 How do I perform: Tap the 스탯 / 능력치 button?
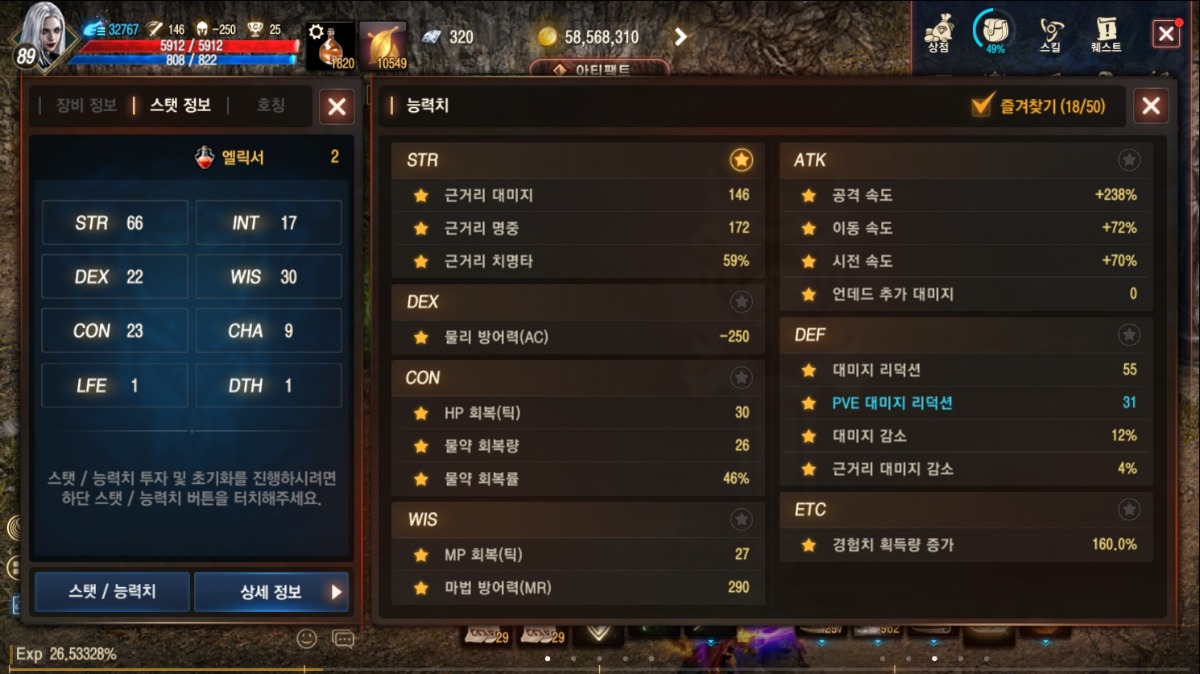112,591
